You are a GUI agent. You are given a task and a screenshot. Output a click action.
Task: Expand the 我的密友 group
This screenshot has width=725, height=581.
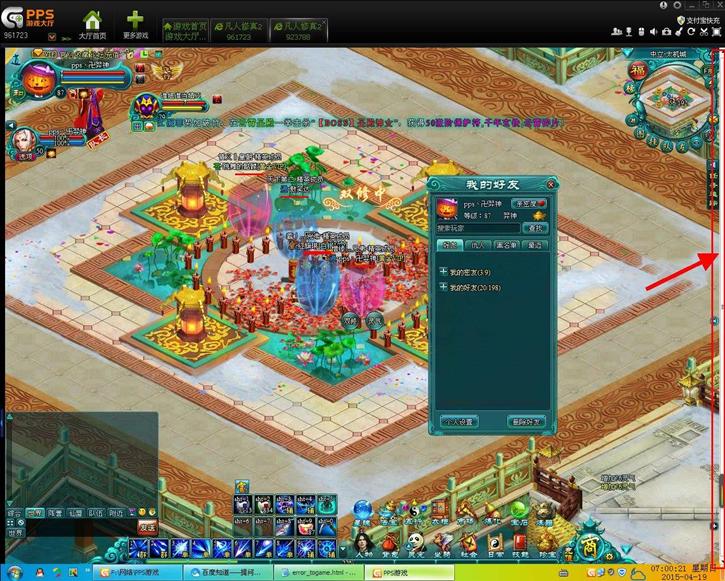[443, 271]
